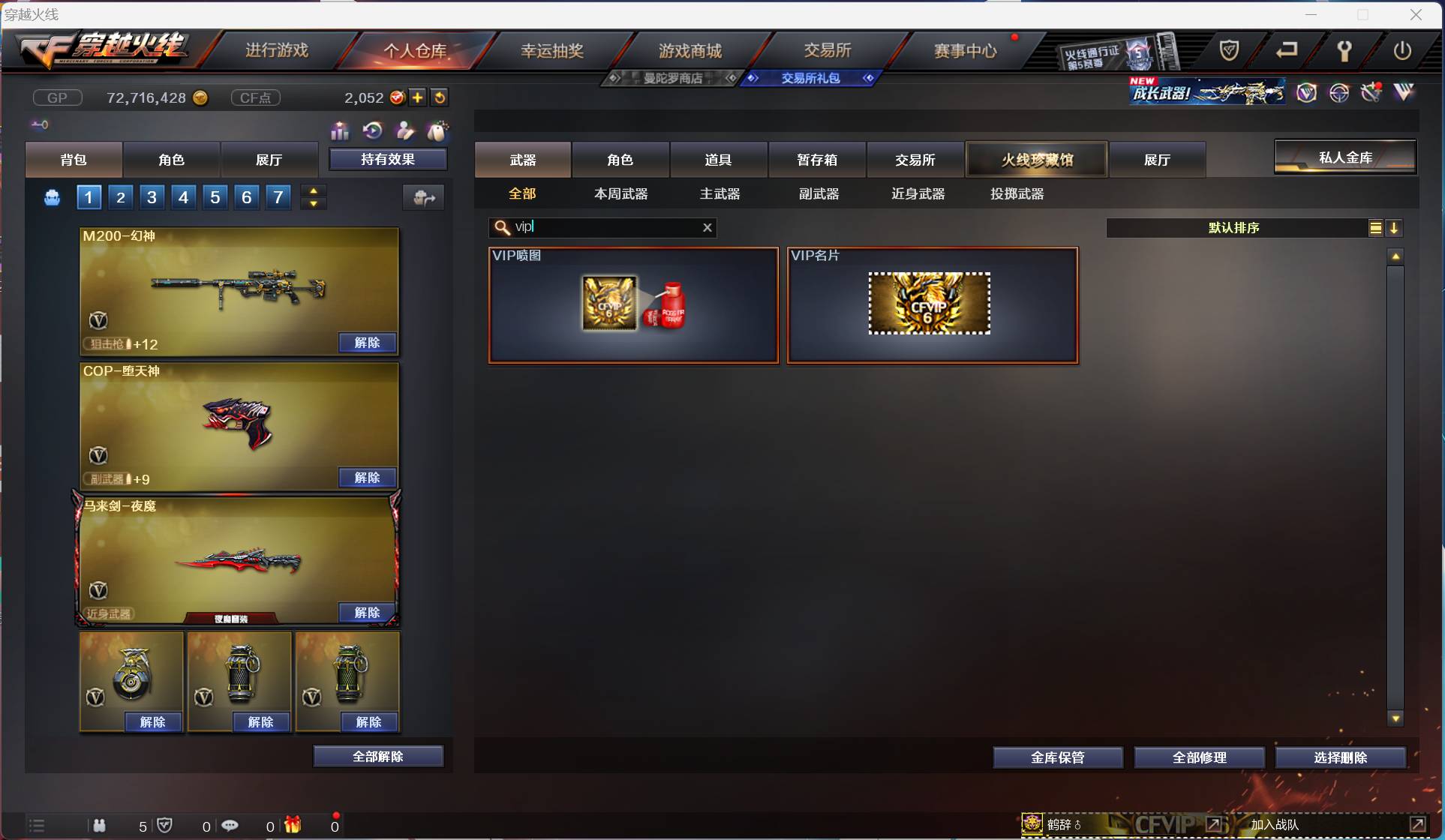Select the VIP名片 thumbnail in the collection
The image size is (1445, 840).
point(930,304)
